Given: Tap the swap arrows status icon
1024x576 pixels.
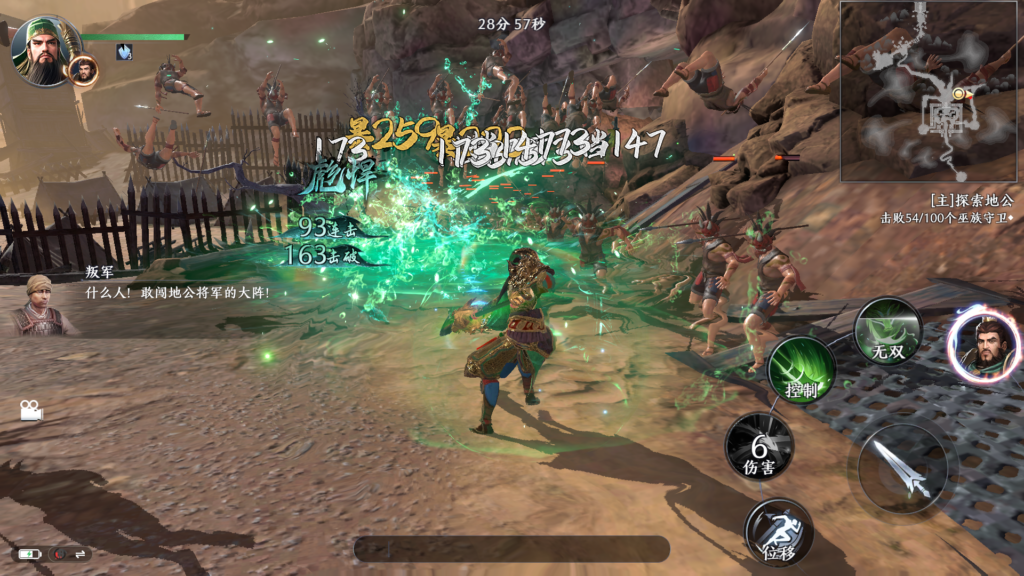Looking at the screenshot, I should point(77,553).
